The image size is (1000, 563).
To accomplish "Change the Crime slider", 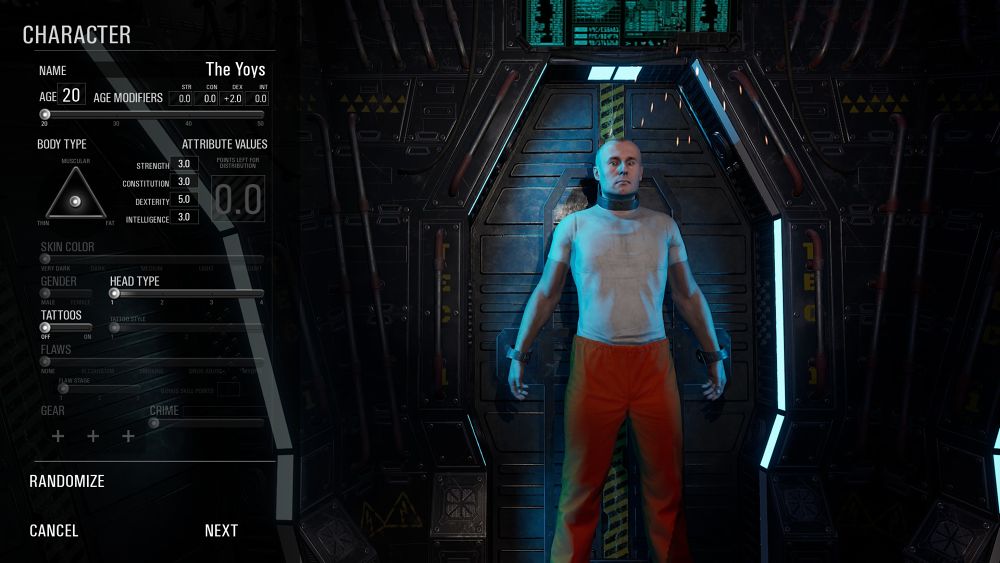I will (154, 422).
